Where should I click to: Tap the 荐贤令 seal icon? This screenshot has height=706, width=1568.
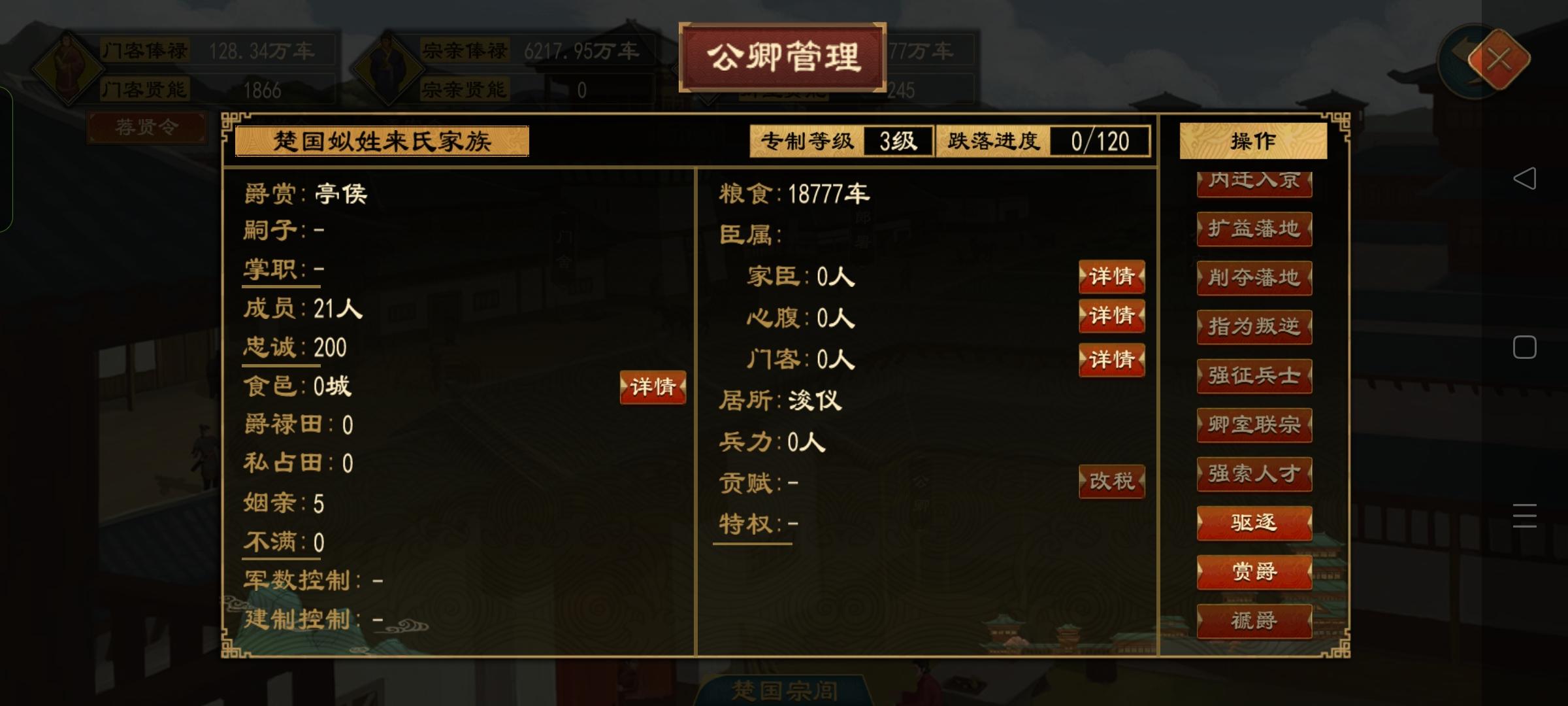point(148,128)
